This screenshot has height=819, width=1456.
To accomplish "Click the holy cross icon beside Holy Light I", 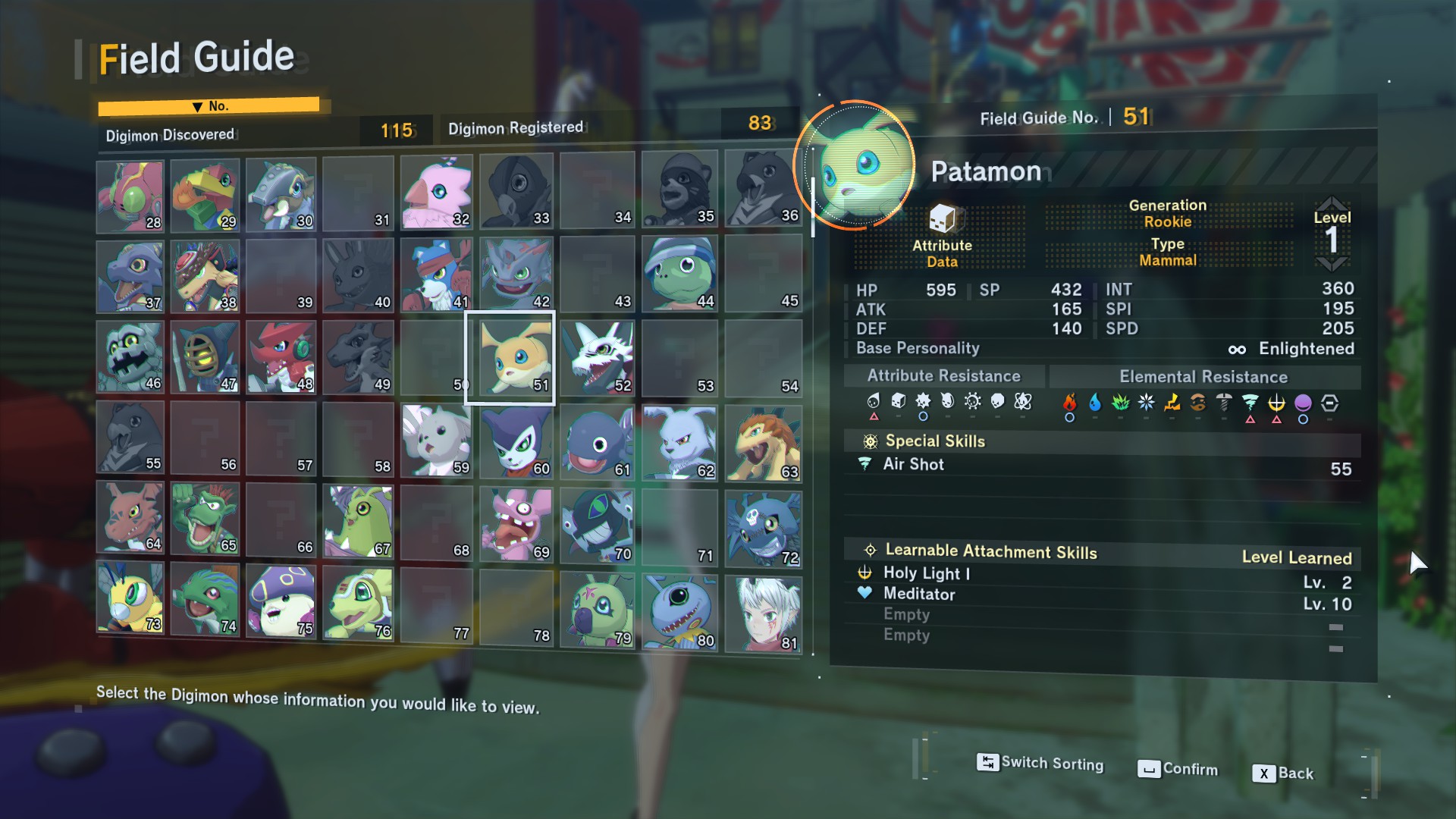I will click(864, 574).
